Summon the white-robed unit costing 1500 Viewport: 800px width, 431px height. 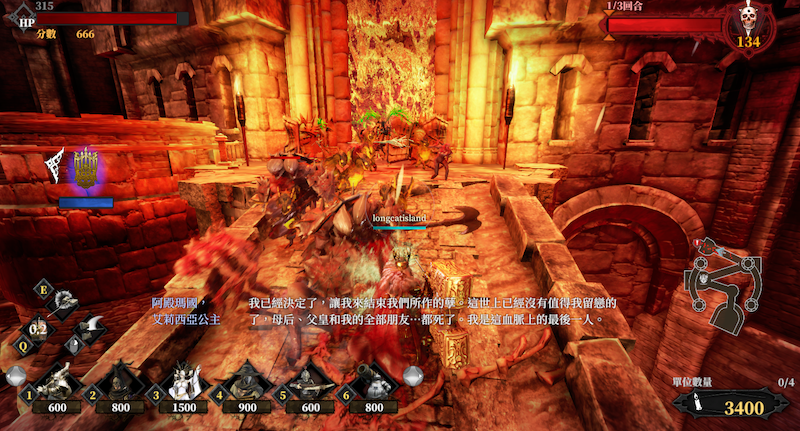[183, 383]
